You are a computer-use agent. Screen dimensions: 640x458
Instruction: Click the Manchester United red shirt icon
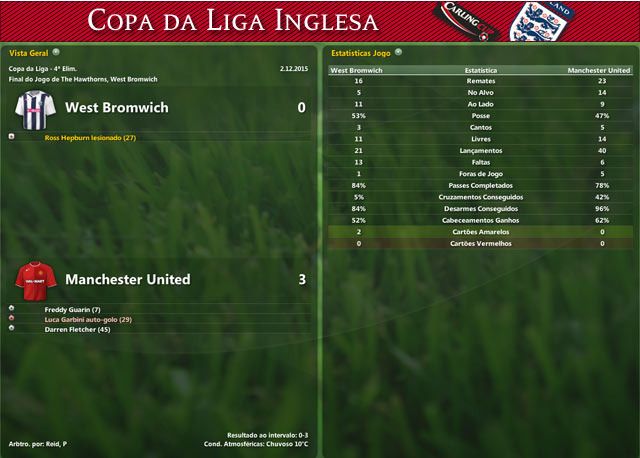click(37, 279)
